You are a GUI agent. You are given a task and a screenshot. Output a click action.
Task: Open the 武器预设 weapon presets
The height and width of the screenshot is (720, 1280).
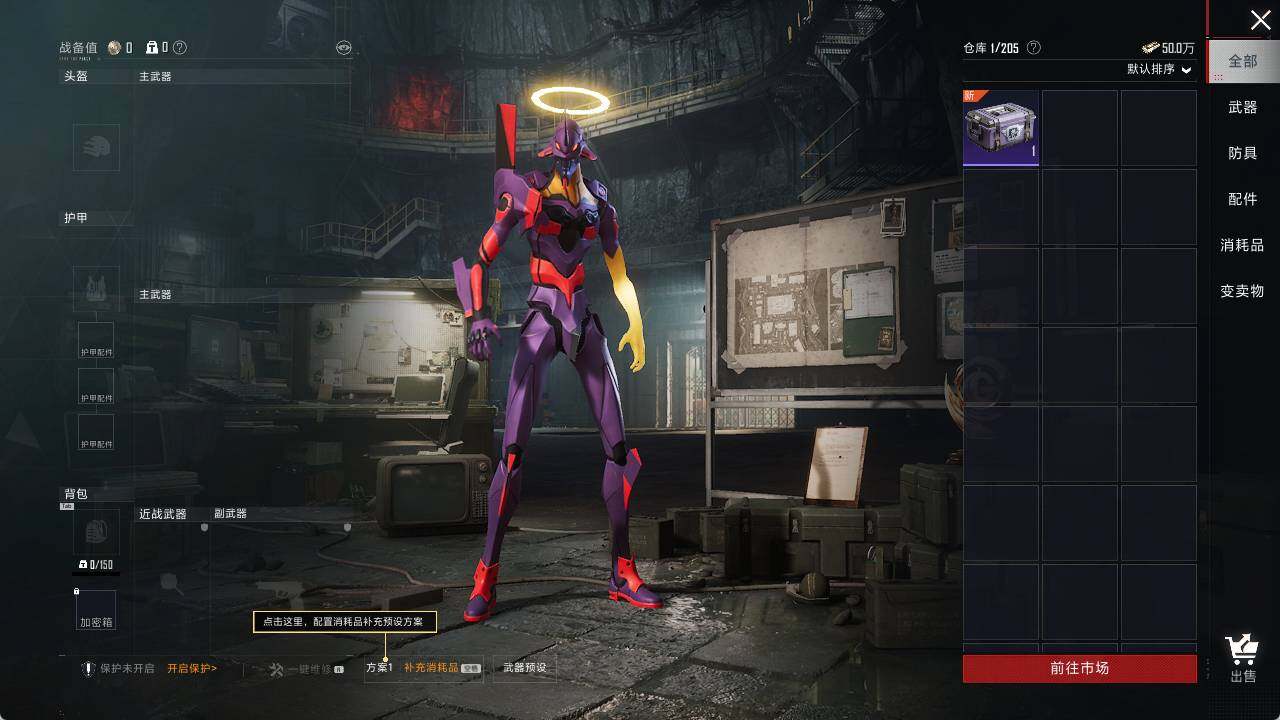[525, 668]
